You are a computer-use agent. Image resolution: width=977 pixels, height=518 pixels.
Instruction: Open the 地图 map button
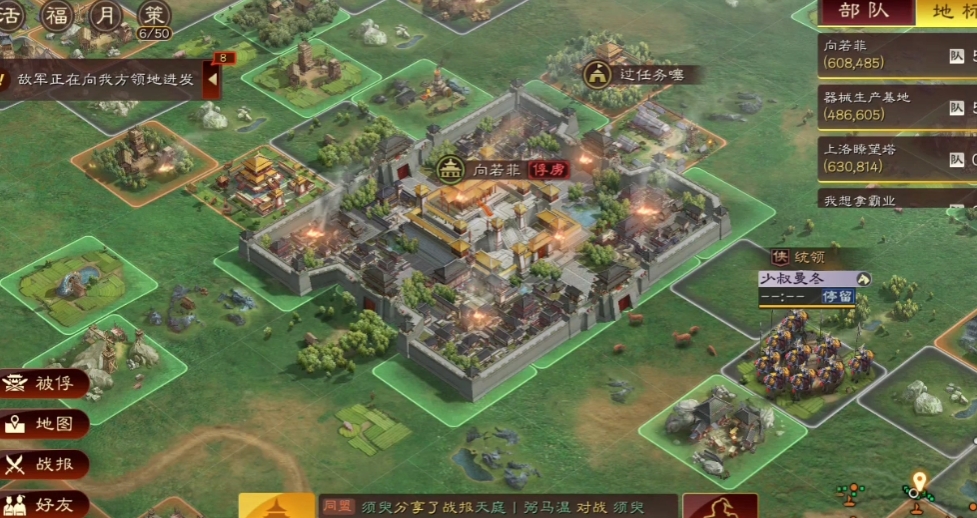[45, 424]
